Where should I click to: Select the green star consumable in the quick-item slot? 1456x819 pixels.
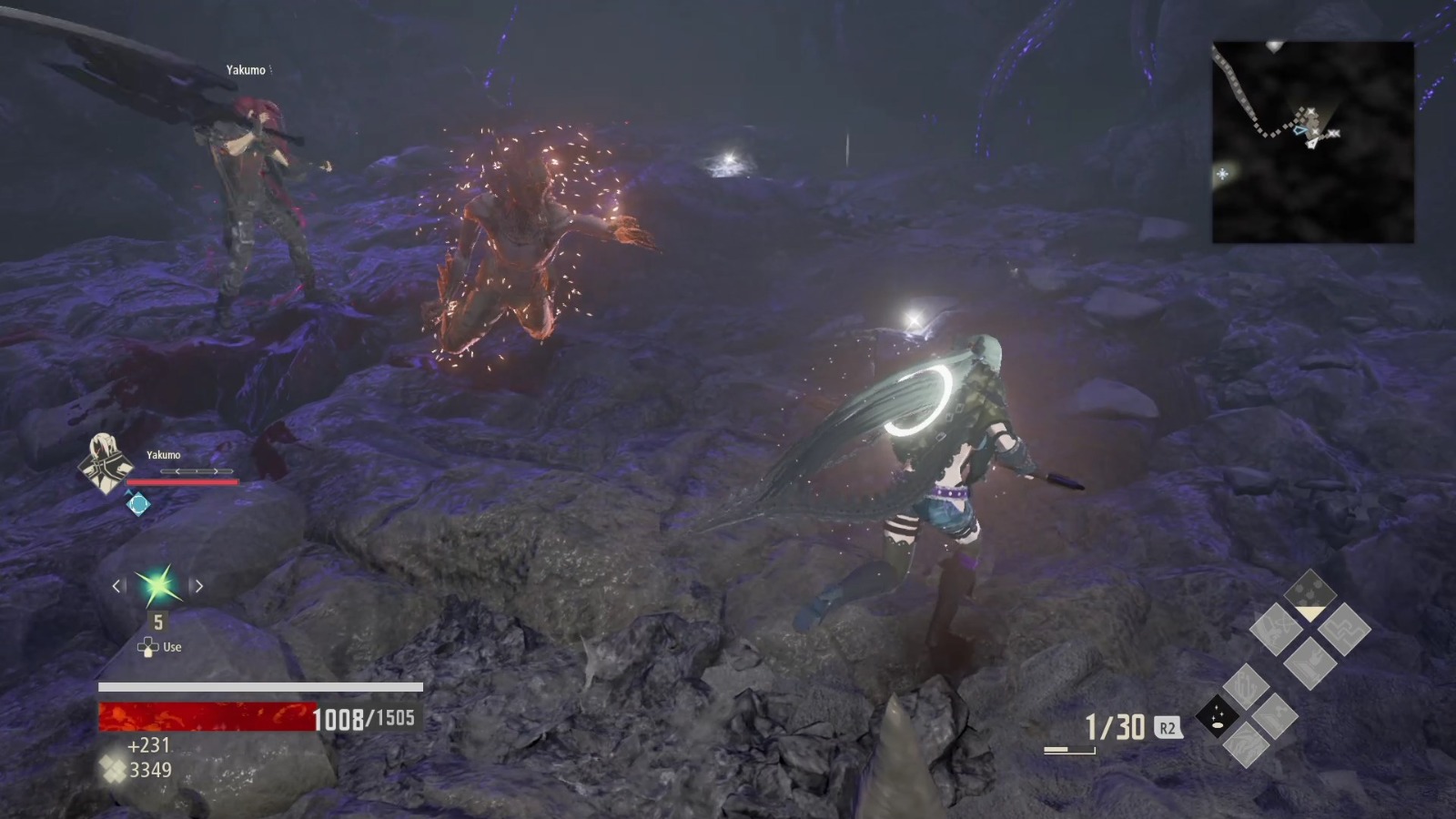157,587
